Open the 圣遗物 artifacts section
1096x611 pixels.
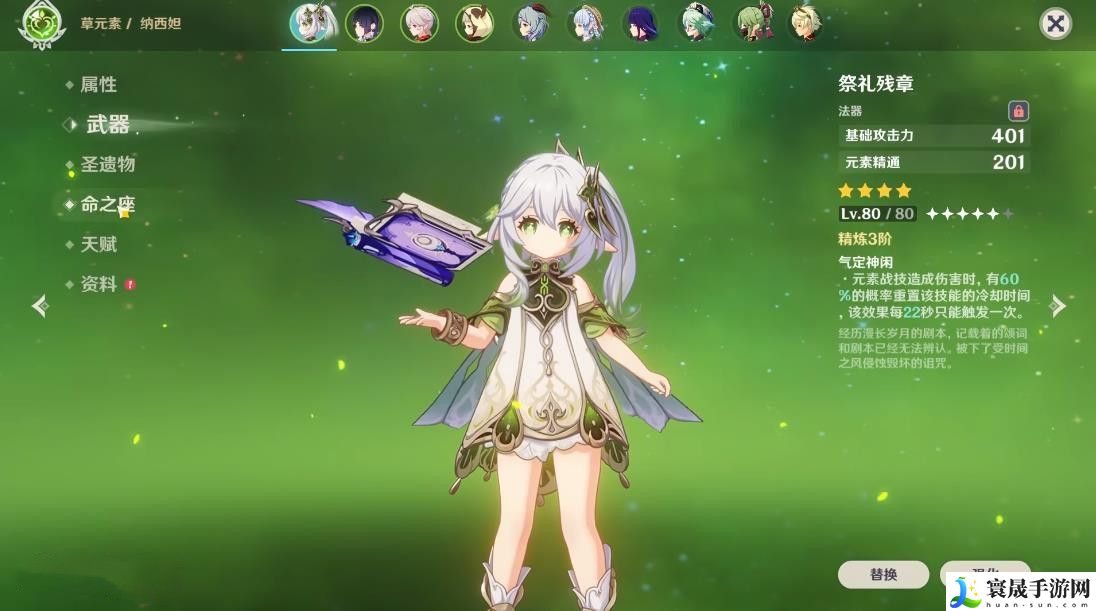pyautogui.click(x=107, y=164)
